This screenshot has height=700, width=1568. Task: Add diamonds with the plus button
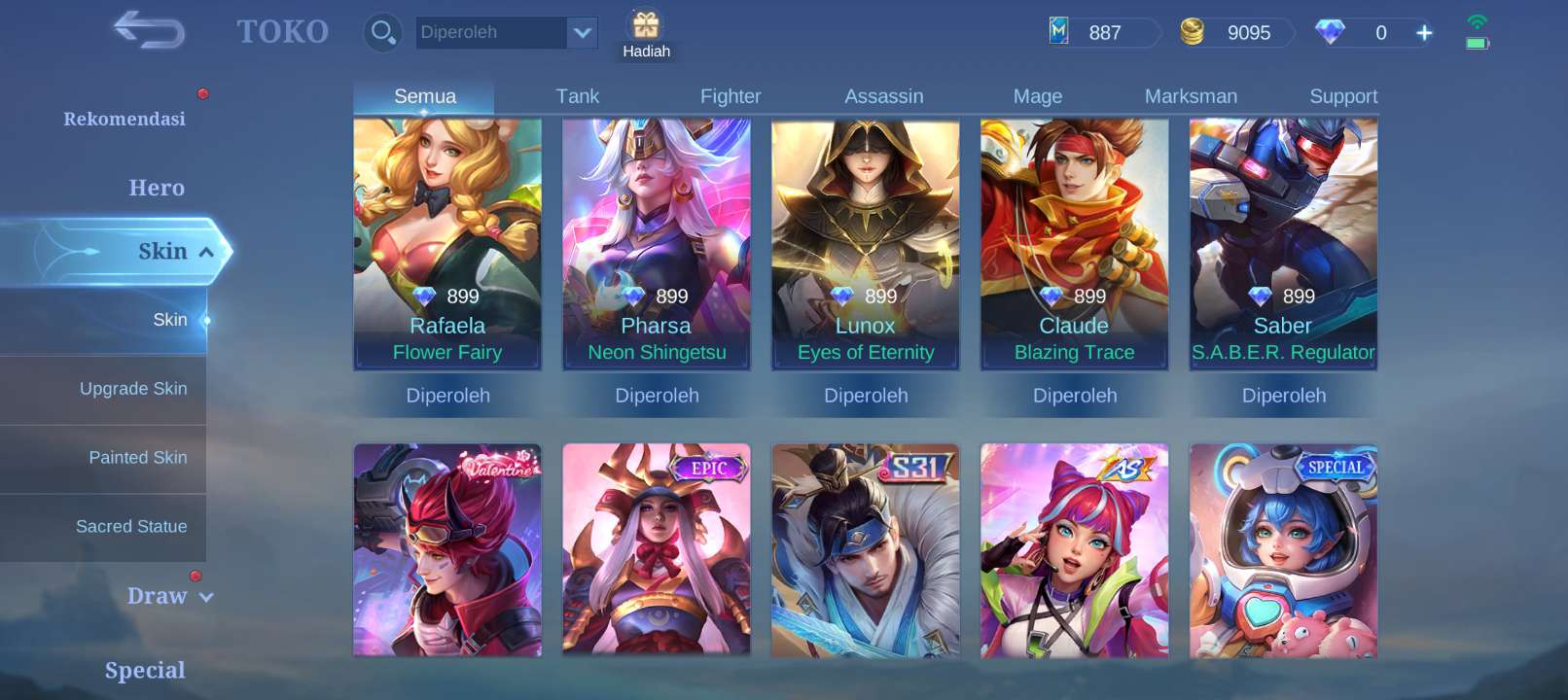click(1424, 33)
